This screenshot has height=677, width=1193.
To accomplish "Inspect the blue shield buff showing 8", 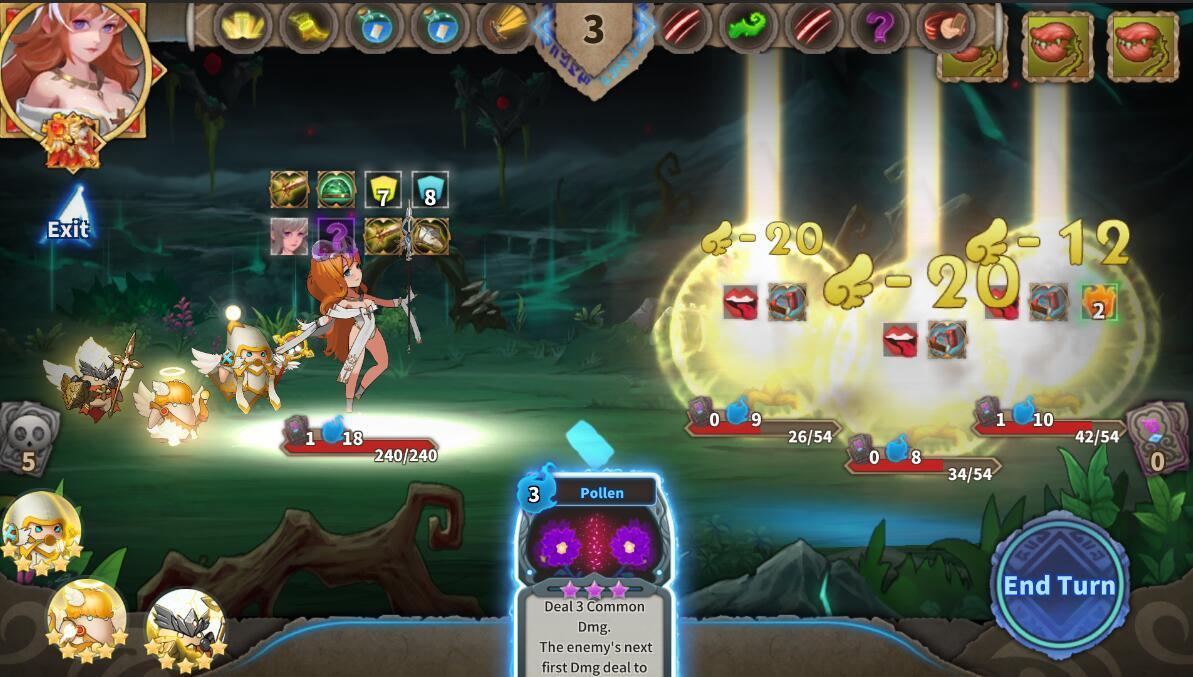I will click(x=430, y=190).
